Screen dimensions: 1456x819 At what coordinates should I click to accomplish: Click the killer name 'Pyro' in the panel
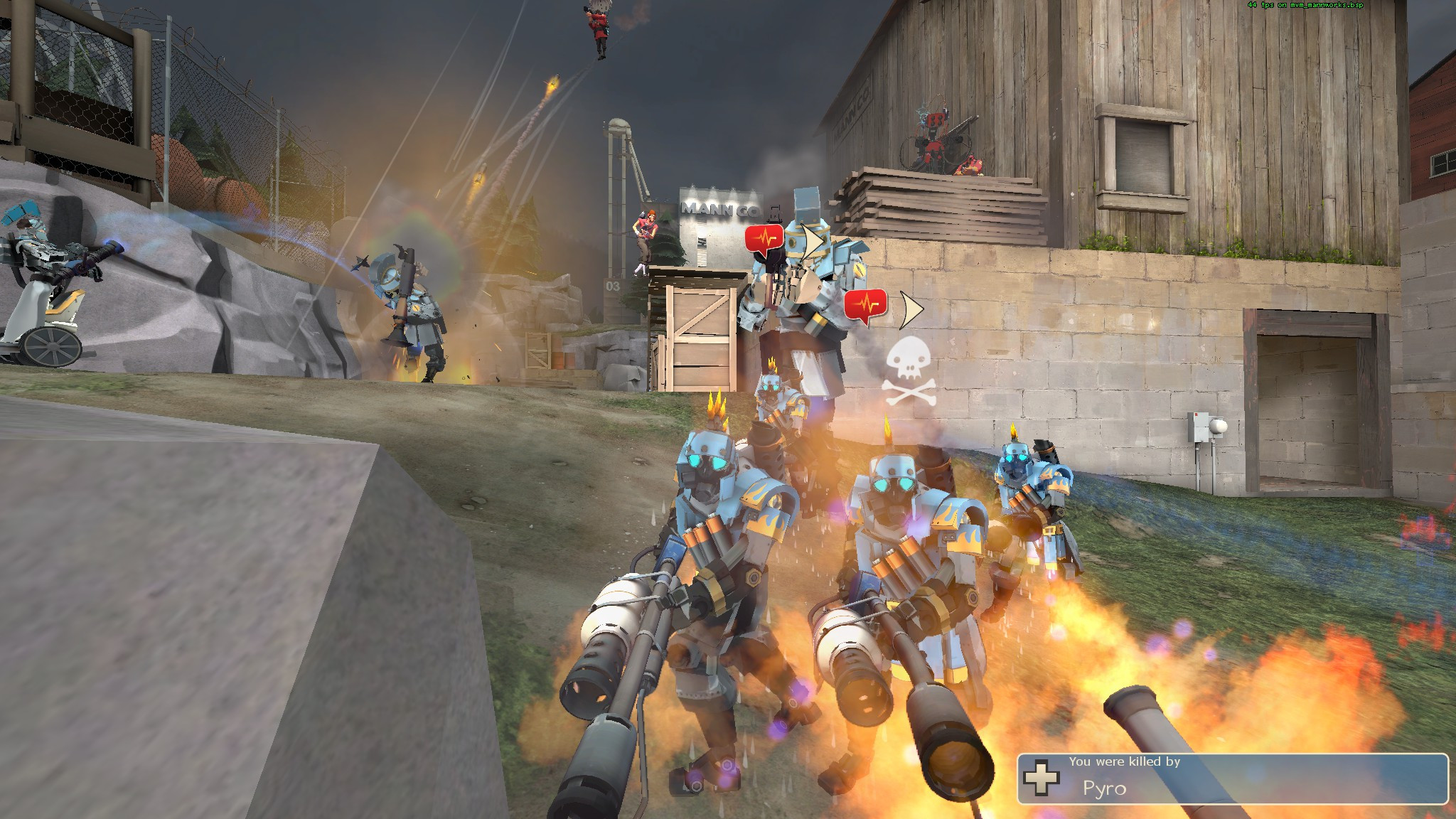point(1105,788)
